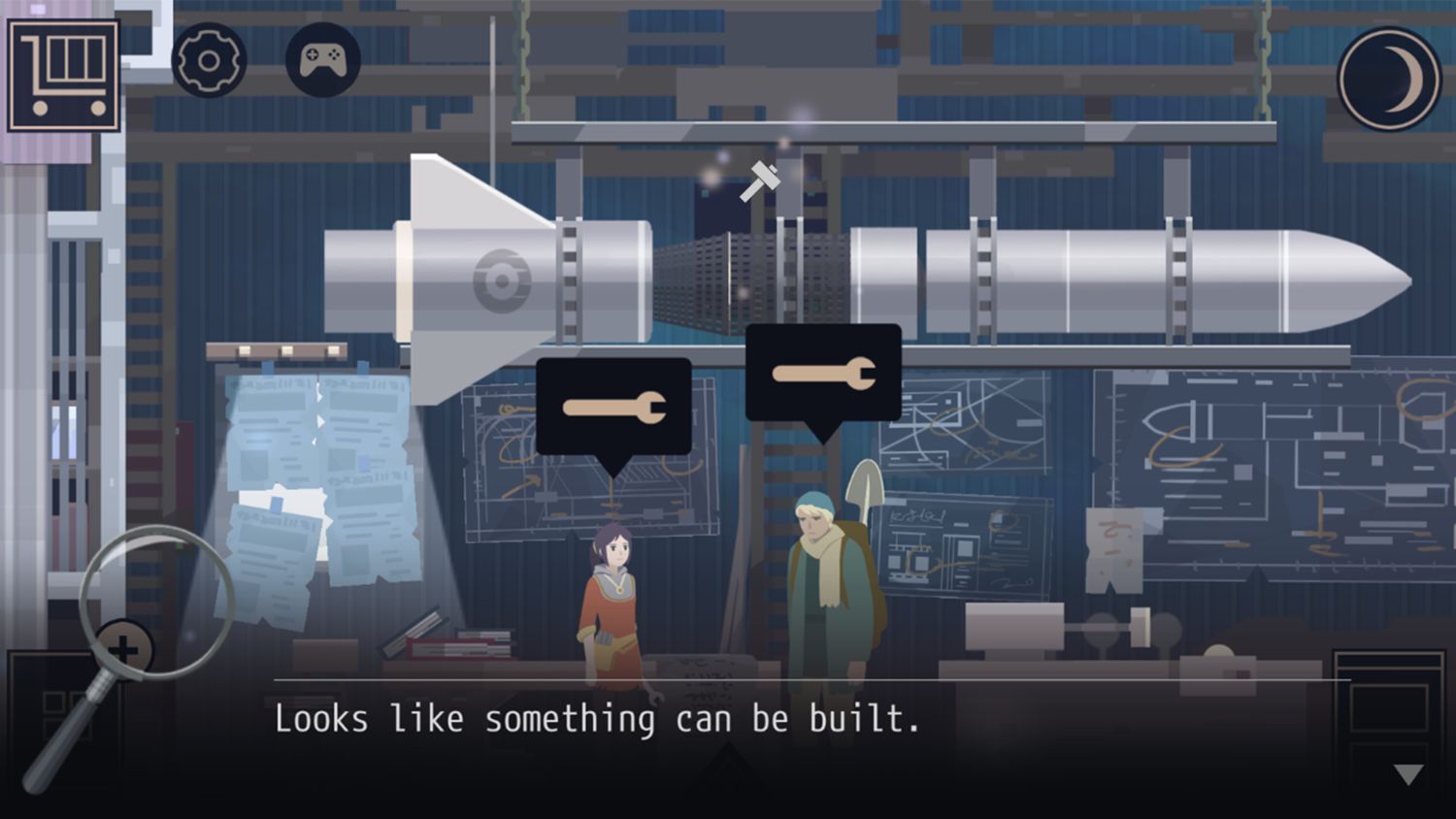Click the hammer build marker on the rocket
Viewport: 1456px width, 819px height.
click(760, 180)
